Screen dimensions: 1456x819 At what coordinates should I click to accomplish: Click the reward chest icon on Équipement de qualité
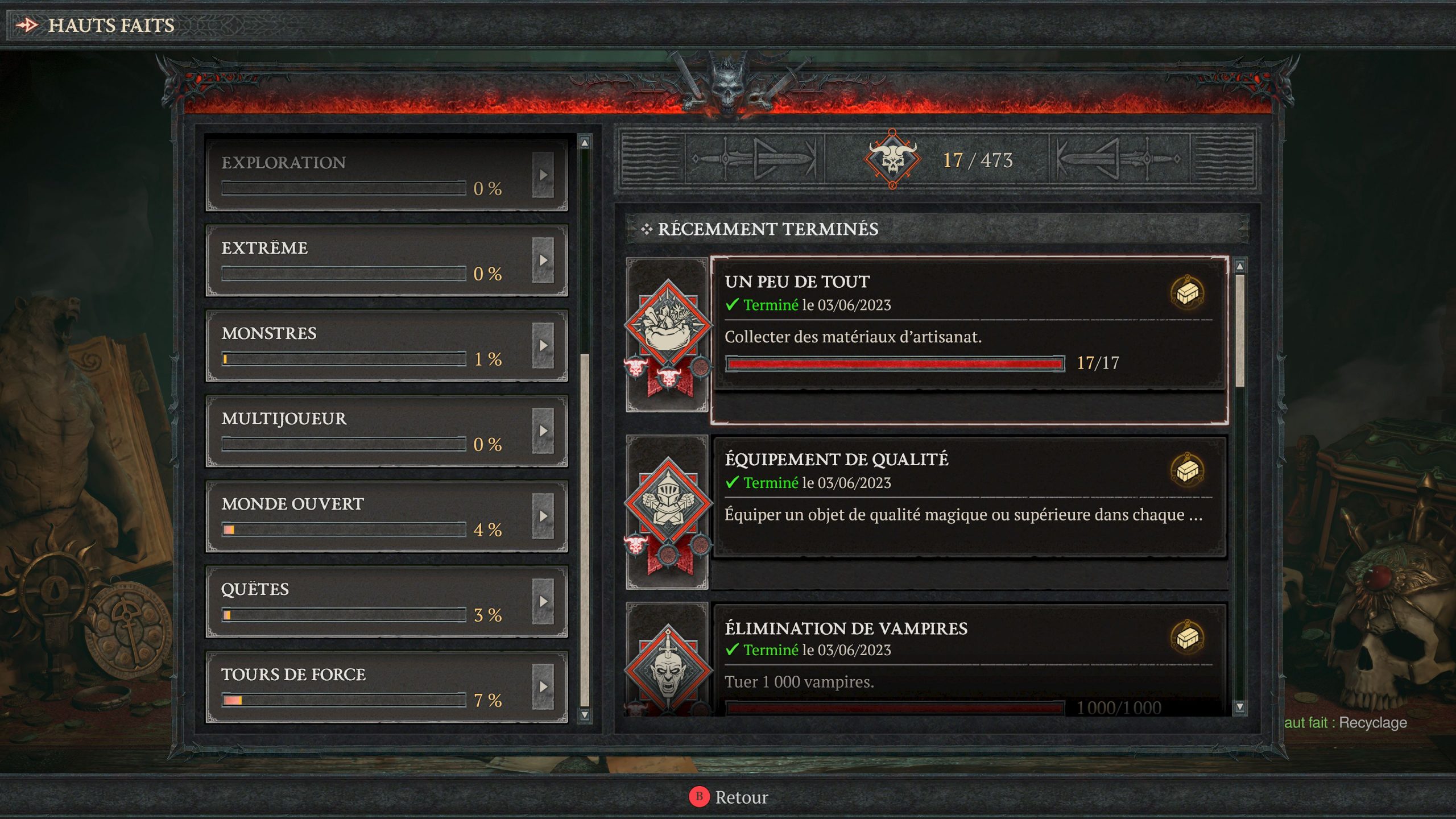1188,471
